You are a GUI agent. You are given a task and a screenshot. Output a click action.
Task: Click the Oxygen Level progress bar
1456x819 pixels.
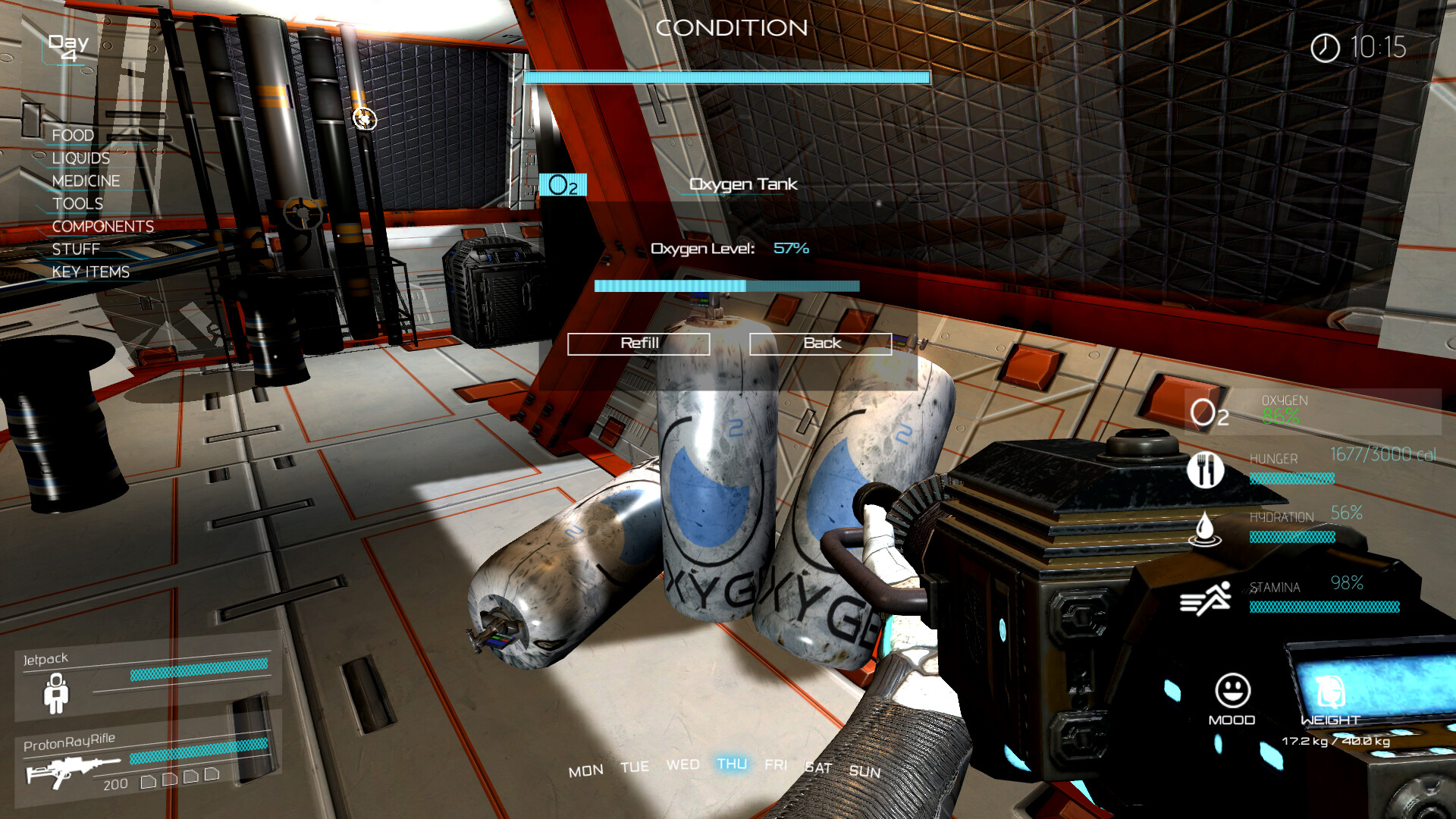point(726,287)
